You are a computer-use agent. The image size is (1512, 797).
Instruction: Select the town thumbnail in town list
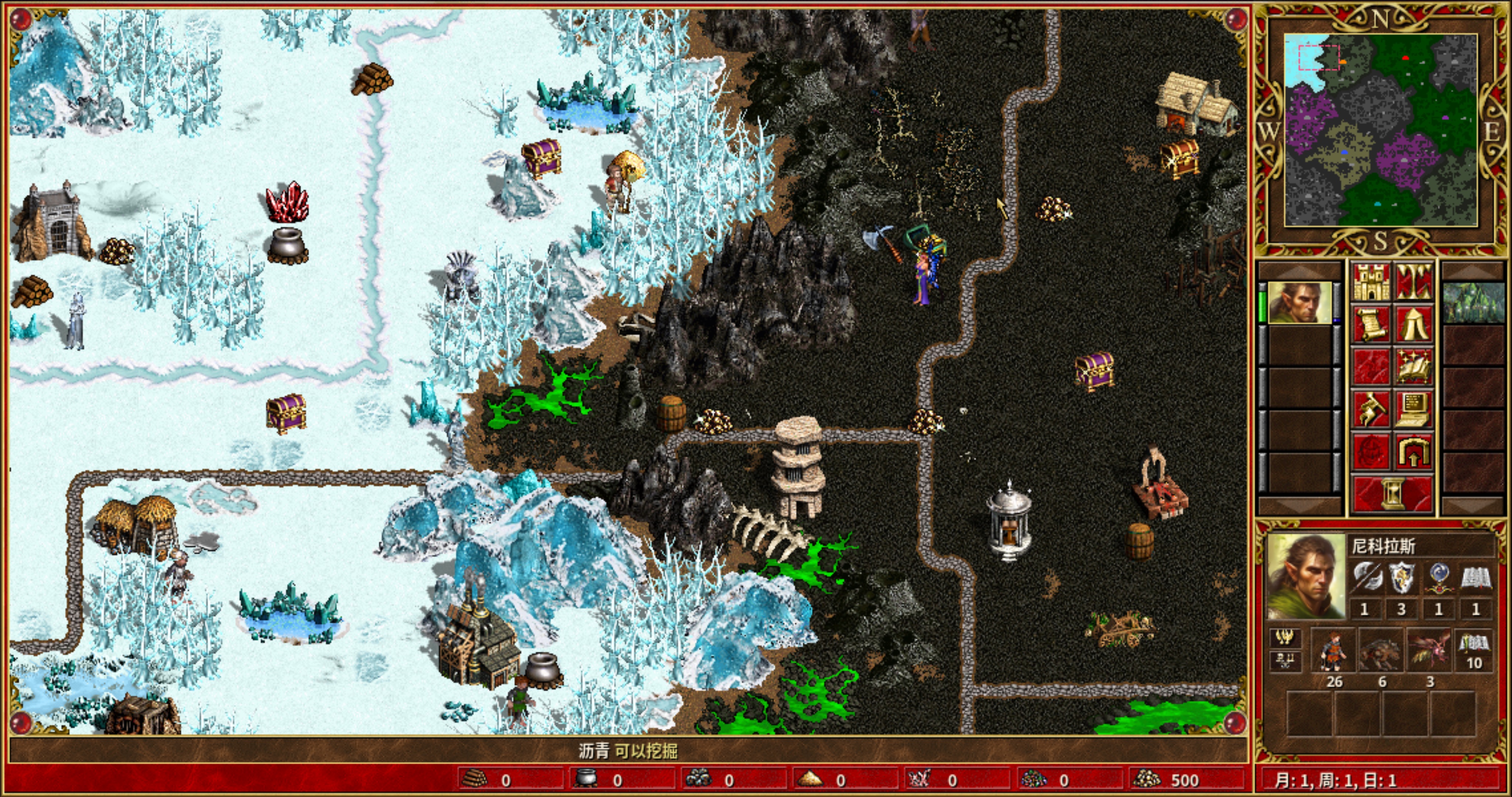[x=1473, y=303]
